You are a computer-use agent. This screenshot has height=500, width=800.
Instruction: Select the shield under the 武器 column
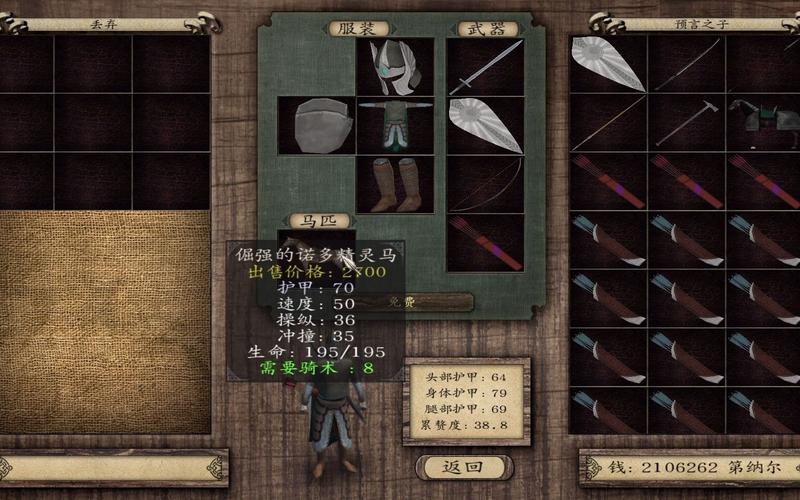[x=485, y=125]
